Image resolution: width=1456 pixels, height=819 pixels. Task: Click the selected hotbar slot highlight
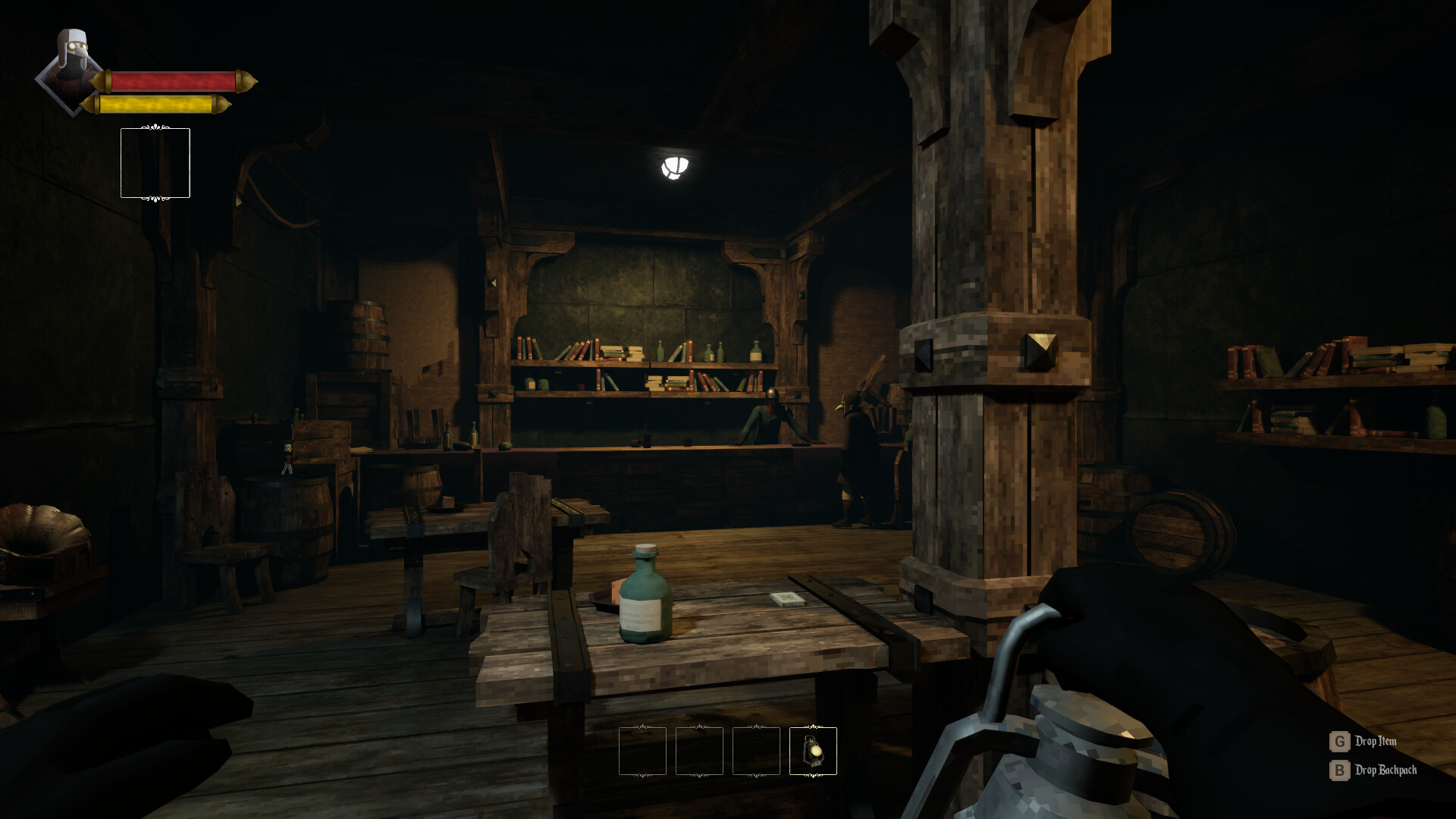coord(813,752)
